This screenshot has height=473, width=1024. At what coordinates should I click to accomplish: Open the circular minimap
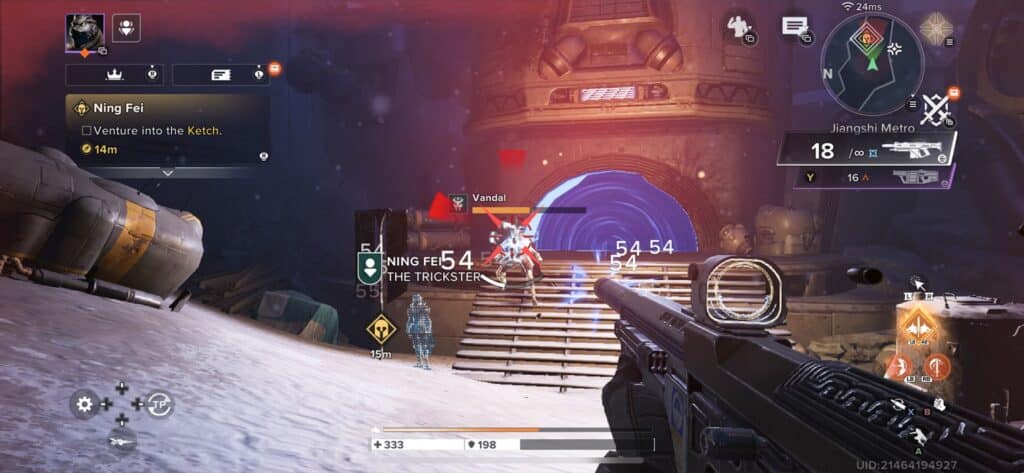click(x=872, y=63)
